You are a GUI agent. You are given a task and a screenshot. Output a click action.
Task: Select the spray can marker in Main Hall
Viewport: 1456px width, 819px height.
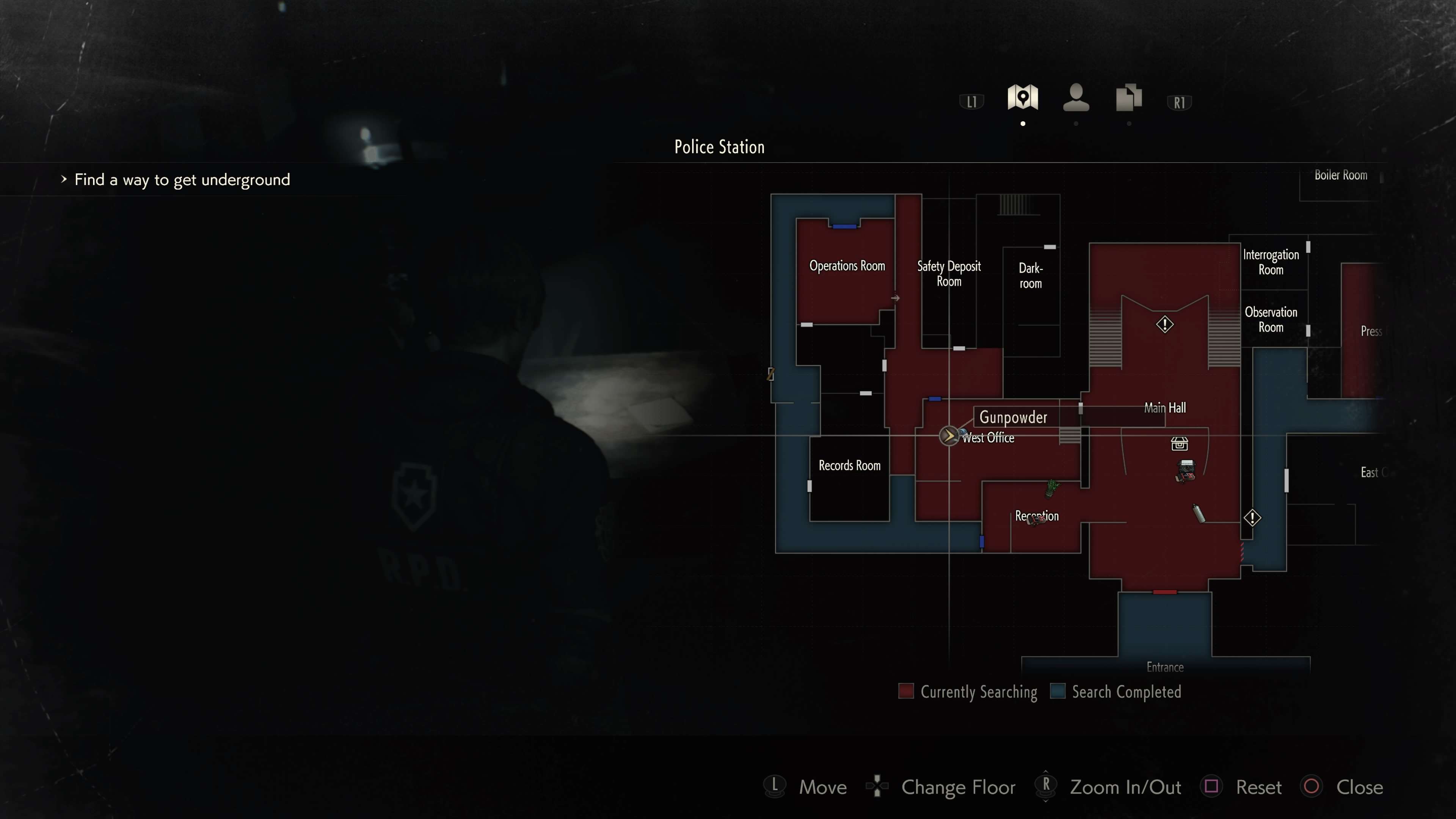coord(1198,513)
